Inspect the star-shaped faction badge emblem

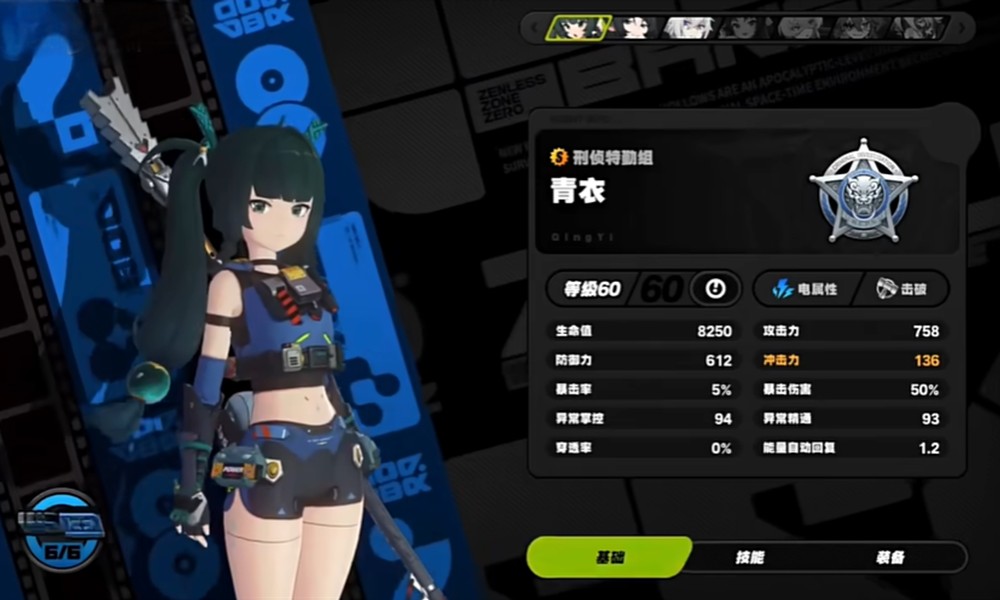[x=863, y=191]
